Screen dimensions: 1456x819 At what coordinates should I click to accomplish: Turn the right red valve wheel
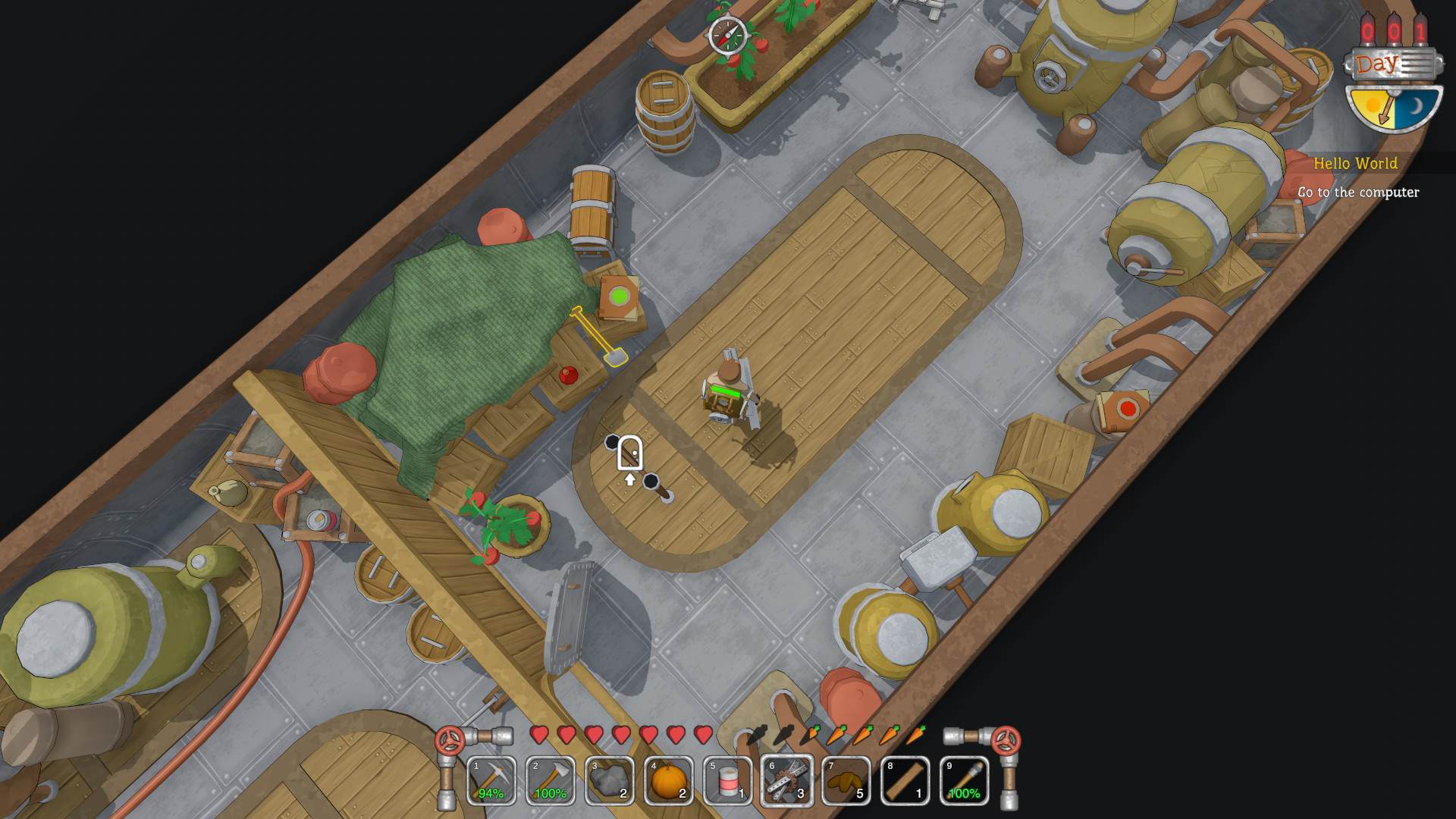1006,740
